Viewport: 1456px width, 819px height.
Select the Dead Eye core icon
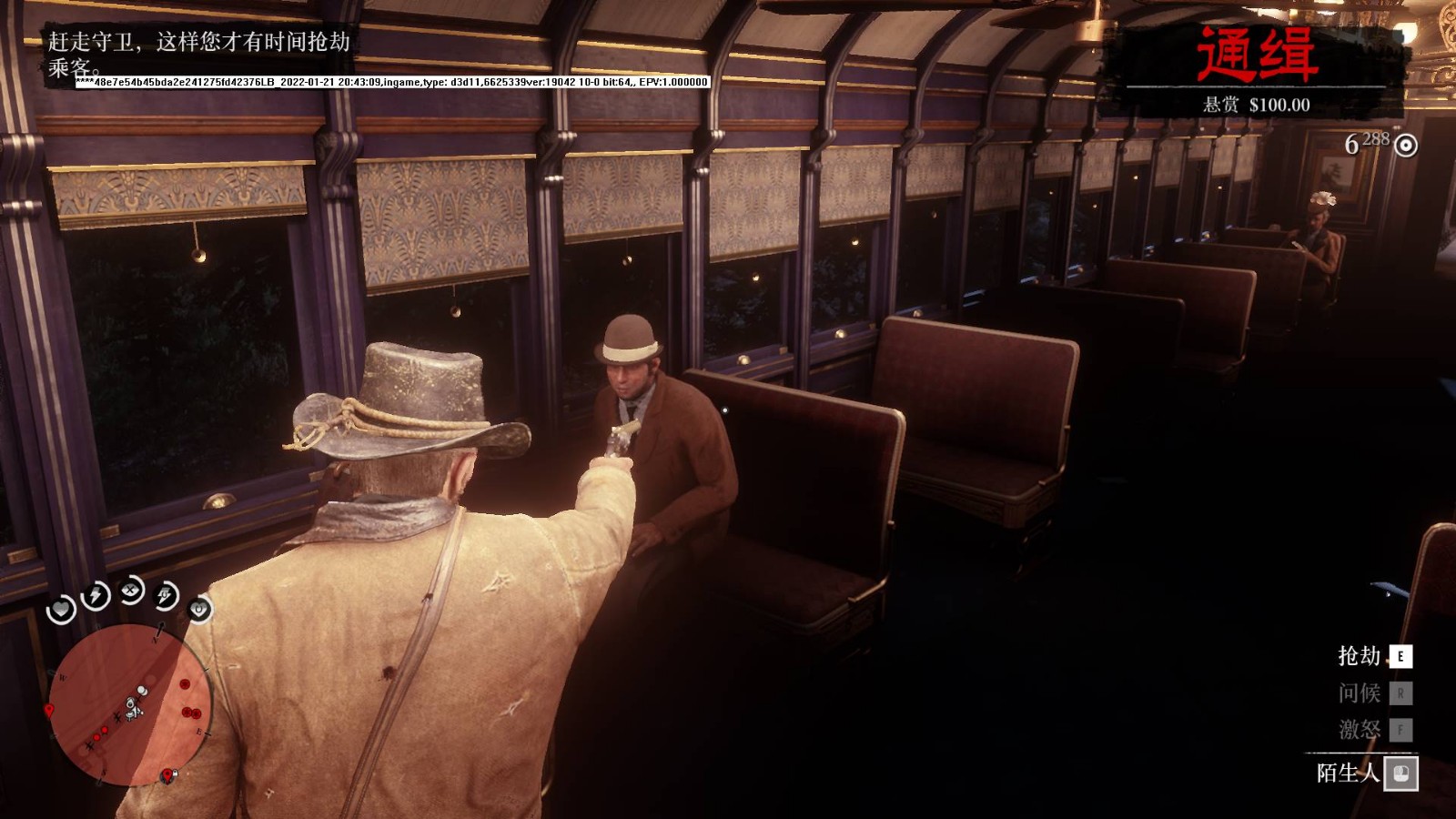132,591
